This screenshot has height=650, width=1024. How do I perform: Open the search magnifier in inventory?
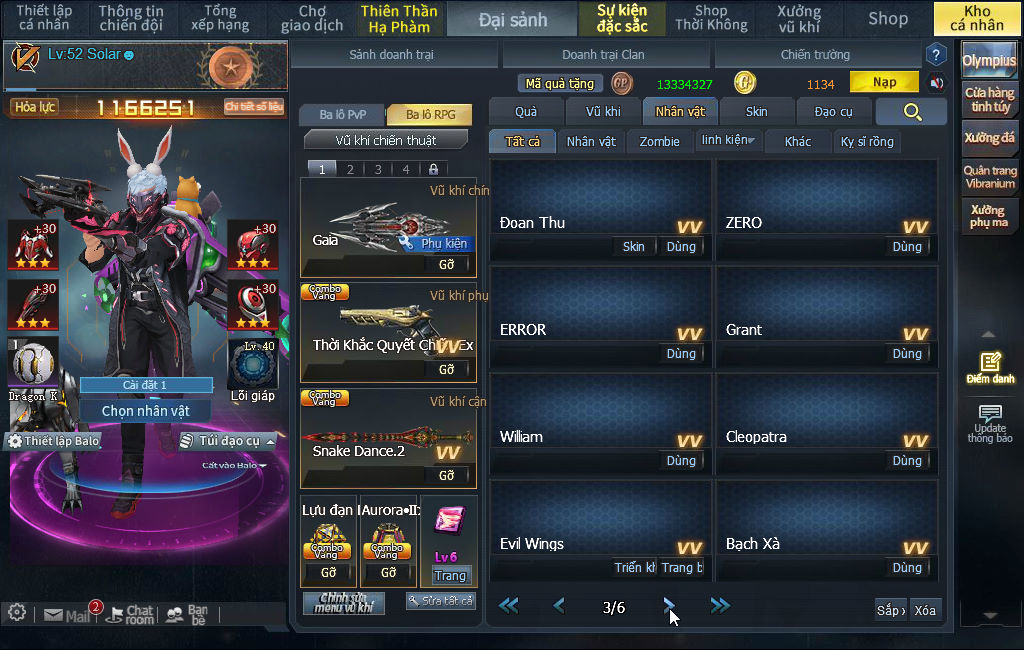(x=911, y=111)
